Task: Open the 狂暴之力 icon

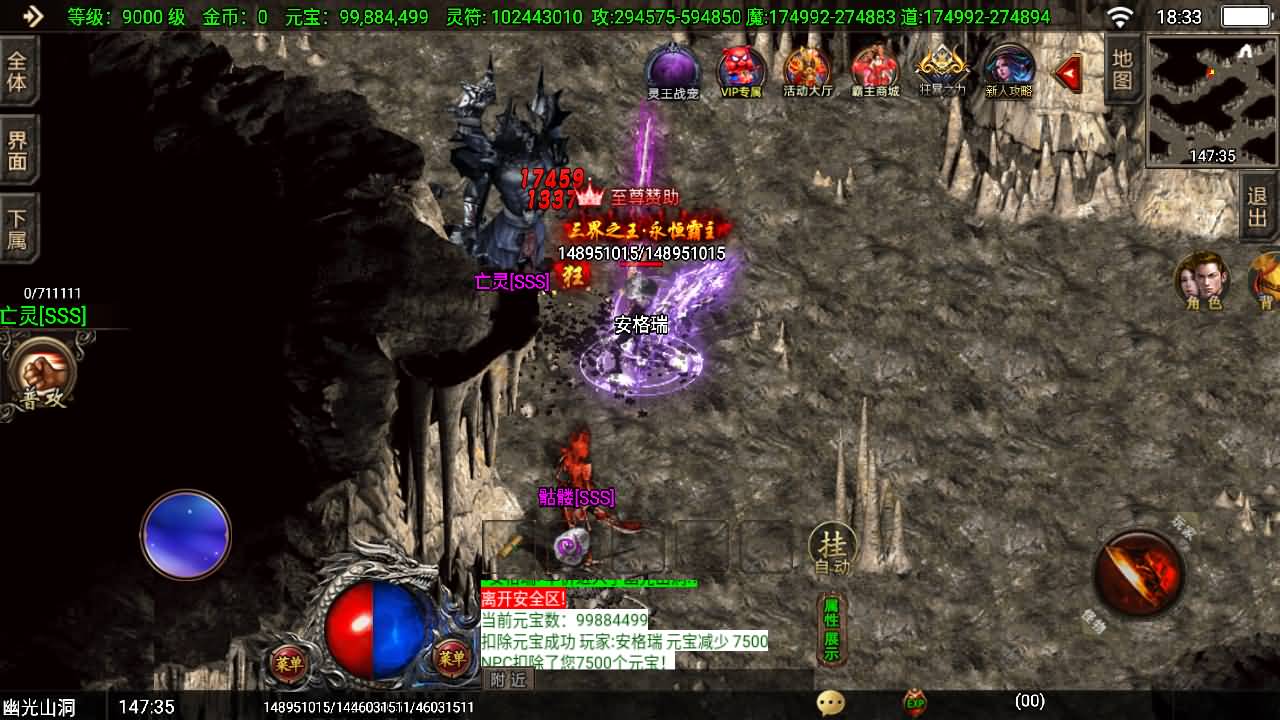Action: [943, 71]
